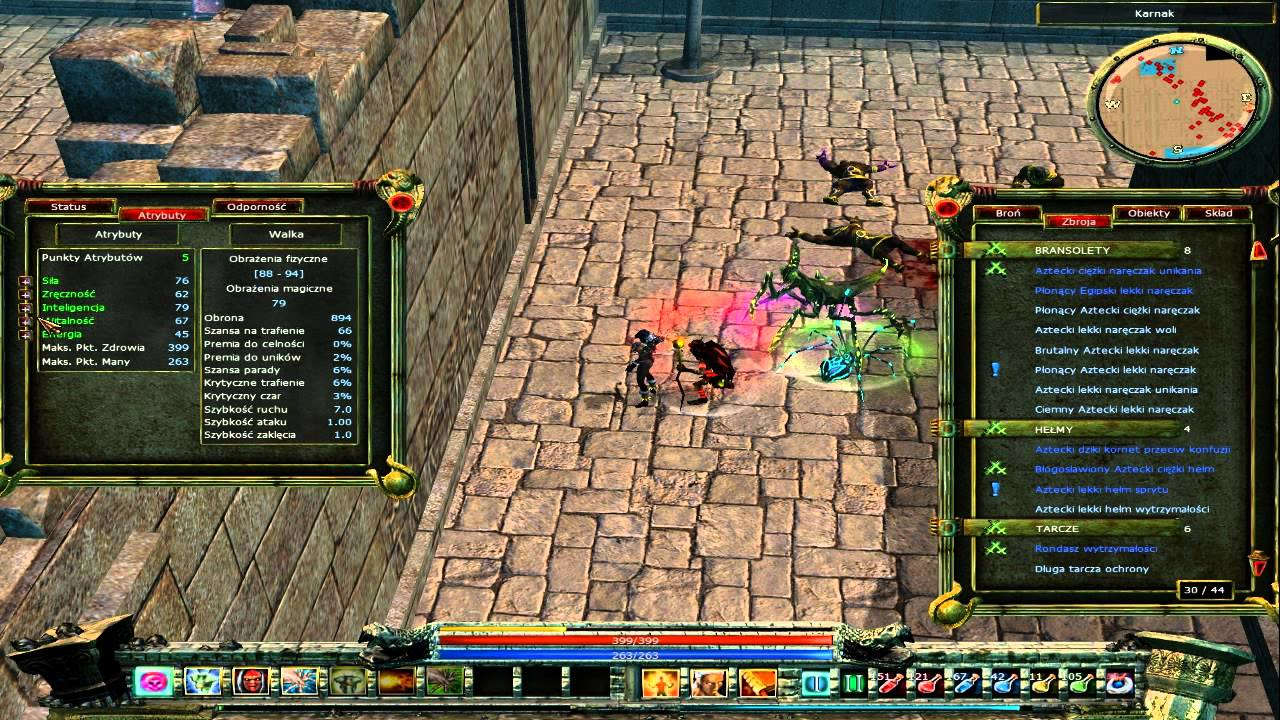The height and width of the screenshot is (720, 1280).
Task: Open the Obiekty inventory tab
Action: pos(1148,213)
